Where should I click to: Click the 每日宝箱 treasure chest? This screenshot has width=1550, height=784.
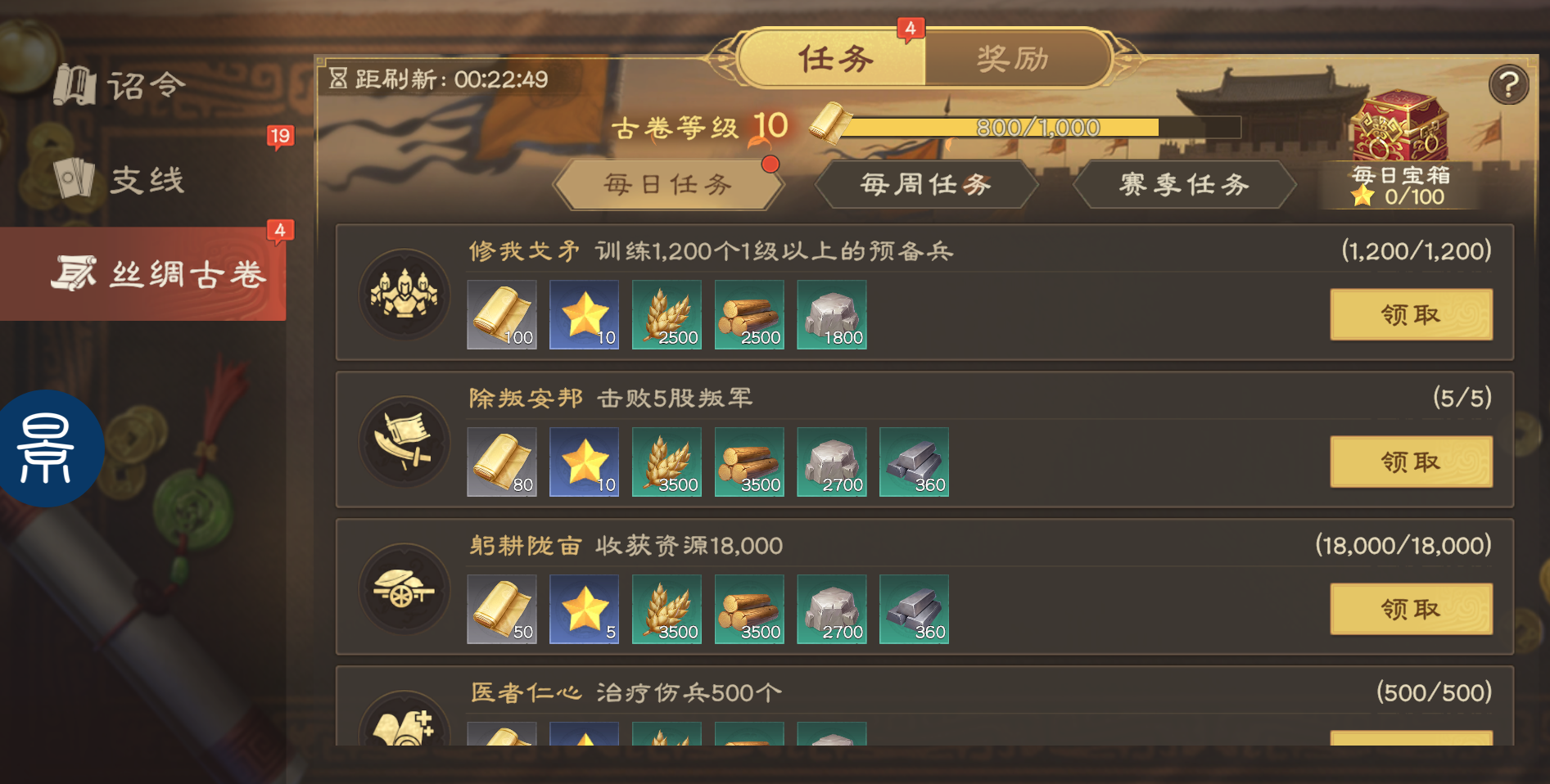tap(1402, 127)
